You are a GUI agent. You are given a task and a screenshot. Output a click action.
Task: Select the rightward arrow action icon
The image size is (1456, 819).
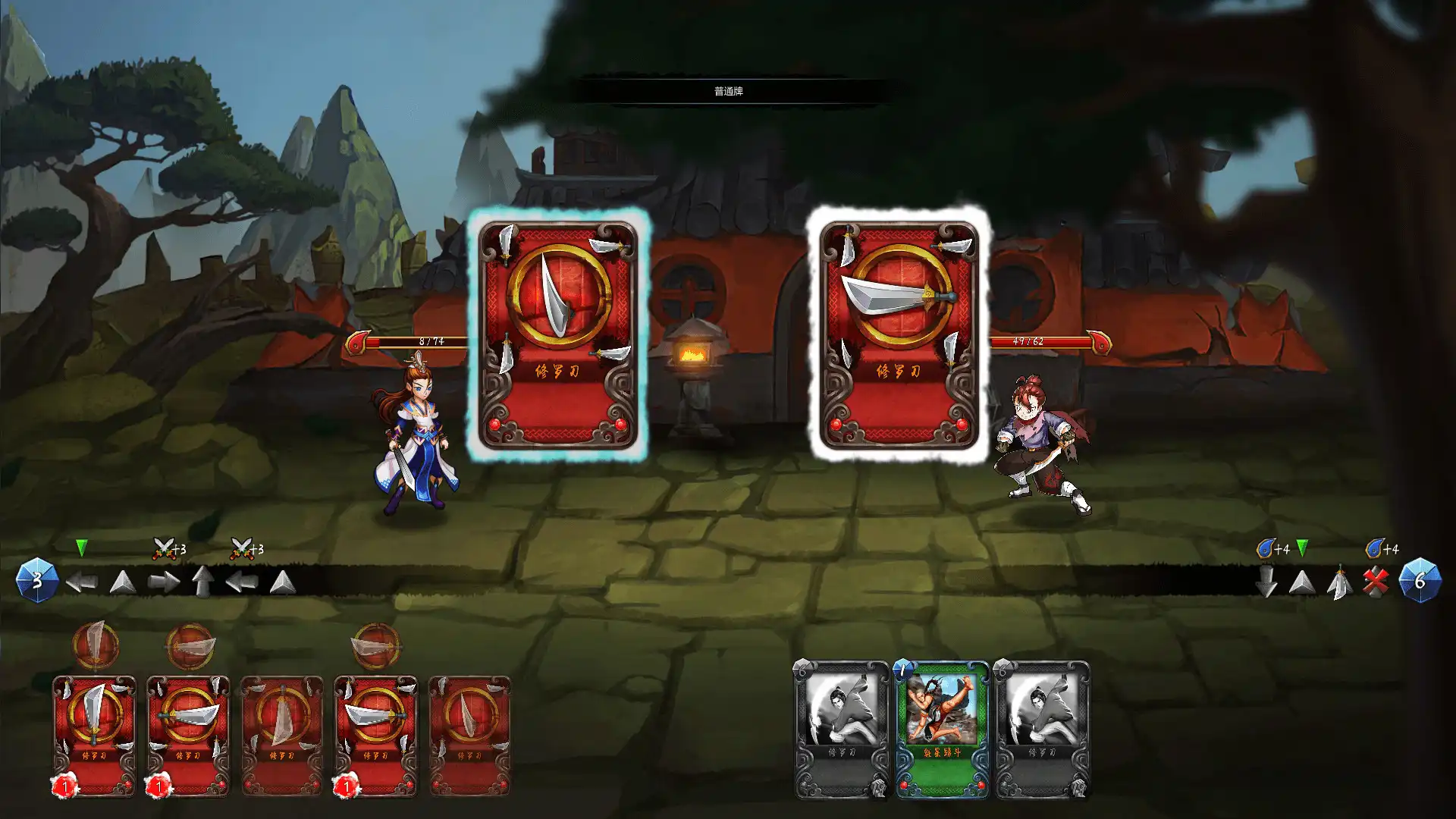[x=164, y=579]
